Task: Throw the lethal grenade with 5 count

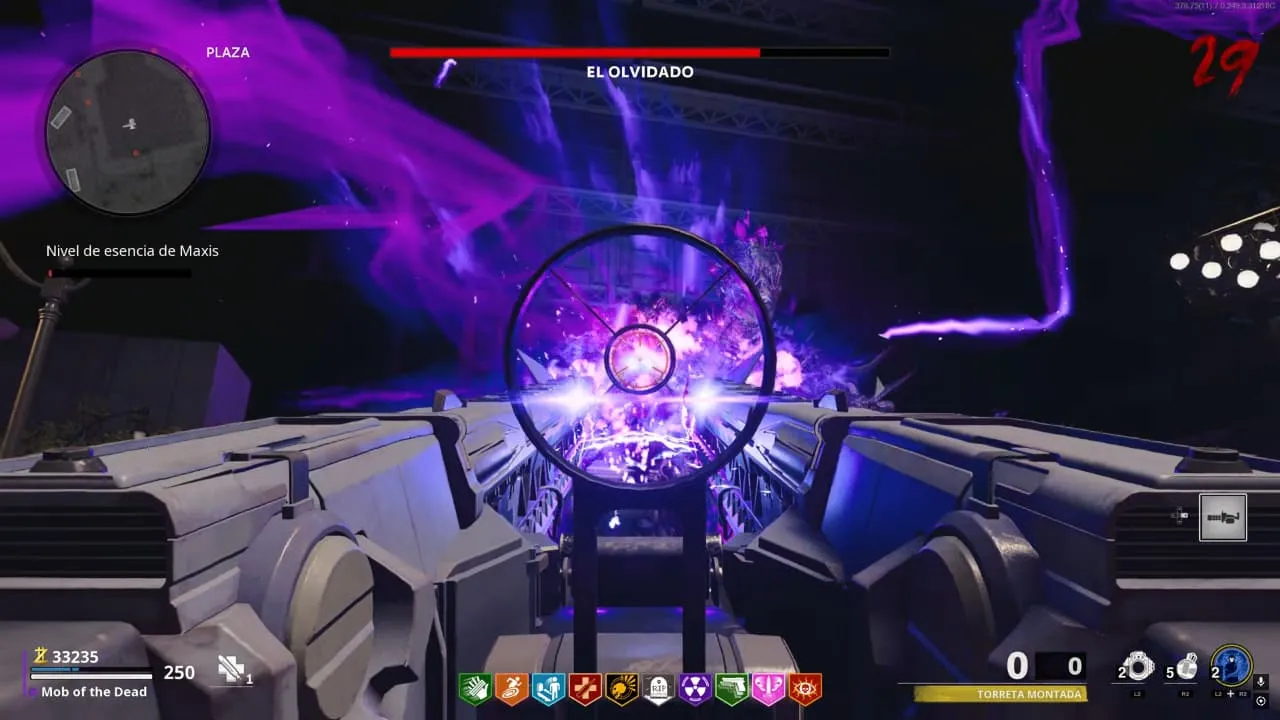Action: point(1186,667)
